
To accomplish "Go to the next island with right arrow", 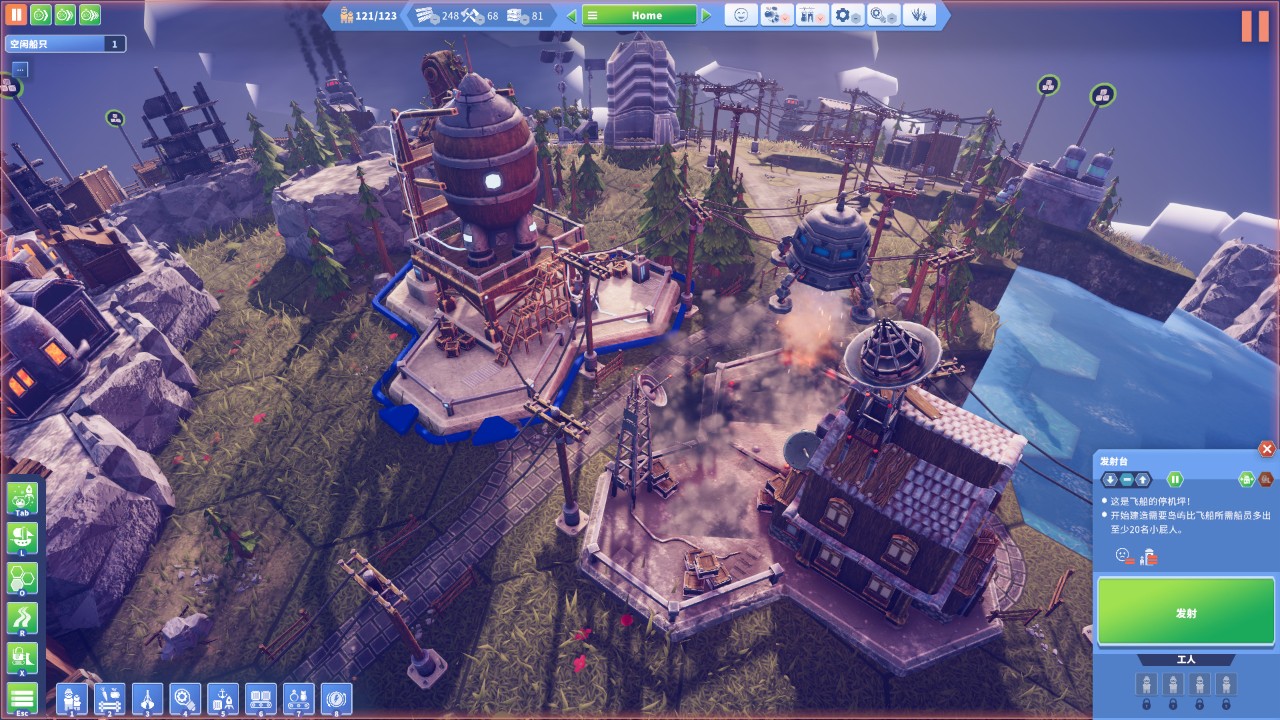I will [x=706, y=15].
